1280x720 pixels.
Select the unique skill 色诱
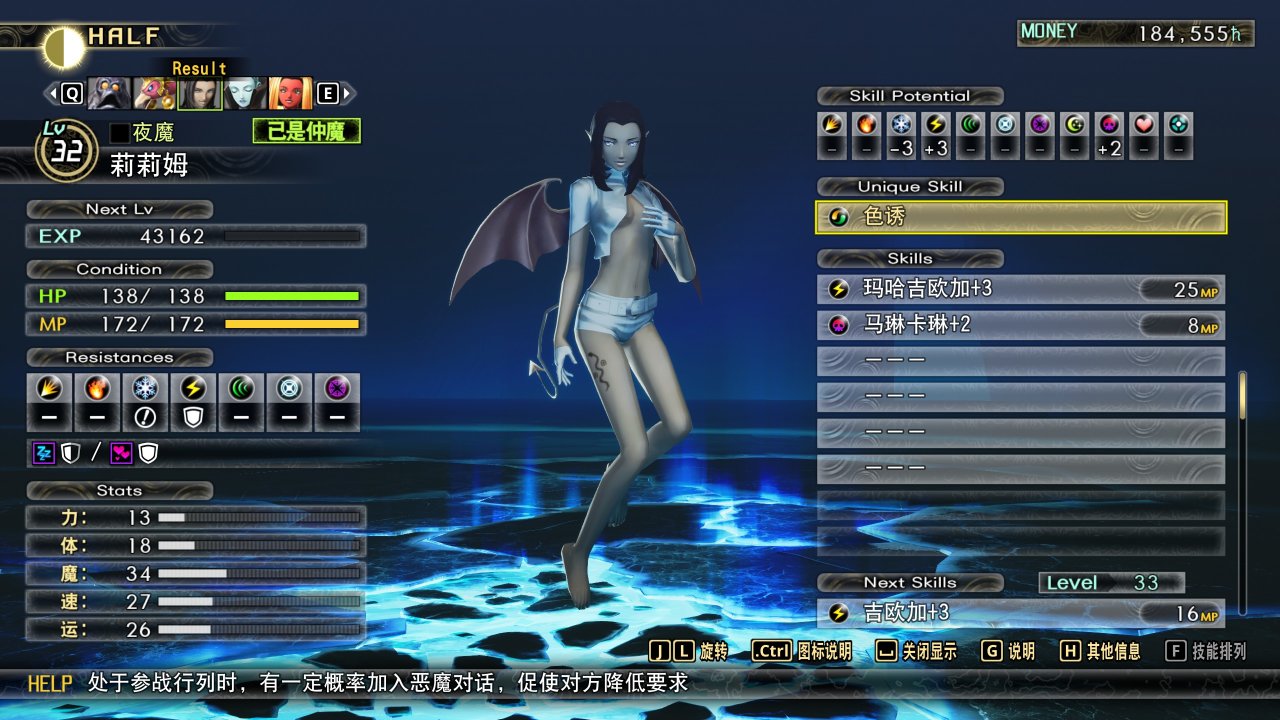click(x=1021, y=217)
